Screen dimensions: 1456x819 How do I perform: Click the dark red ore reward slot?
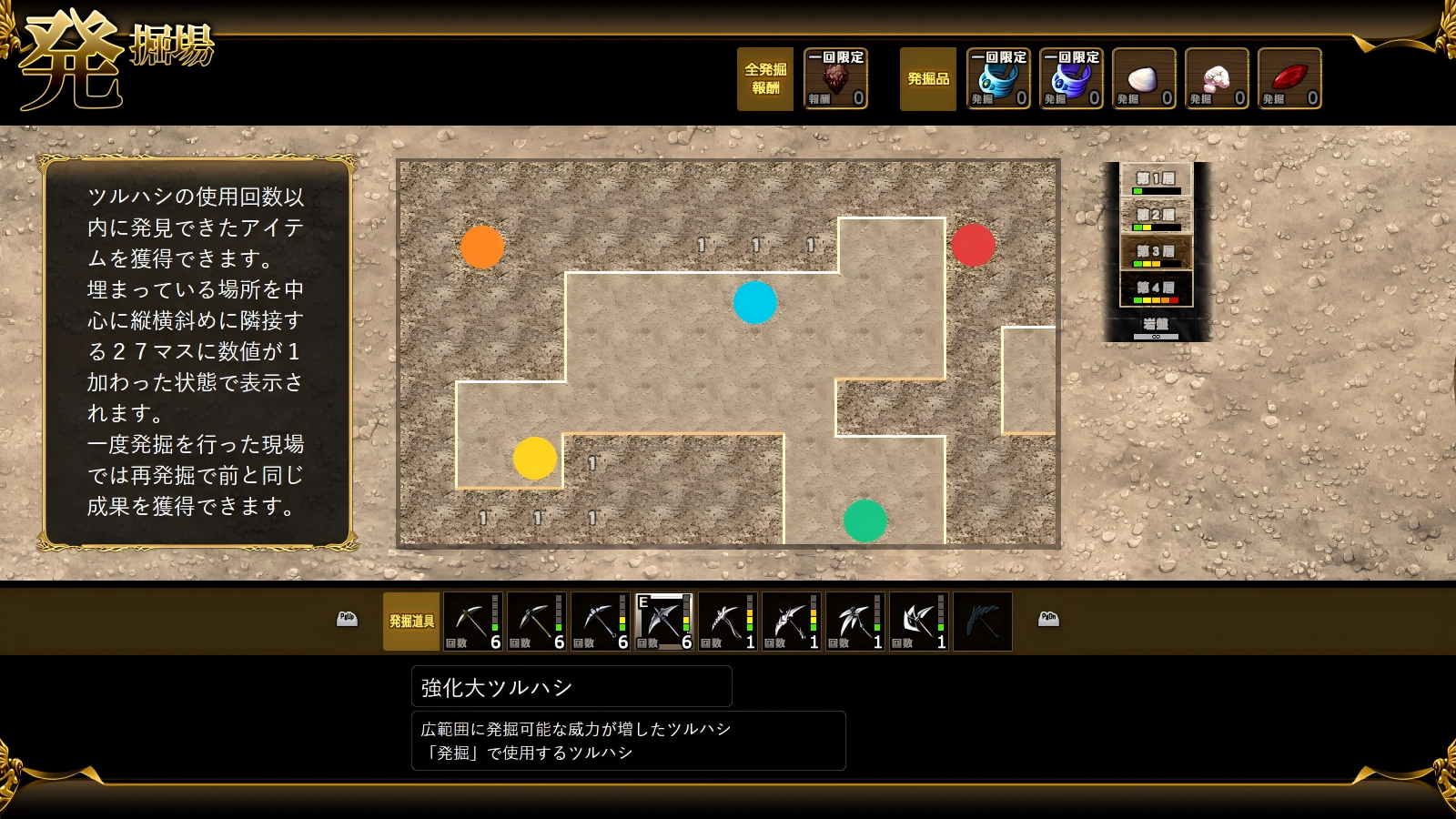tap(835, 79)
